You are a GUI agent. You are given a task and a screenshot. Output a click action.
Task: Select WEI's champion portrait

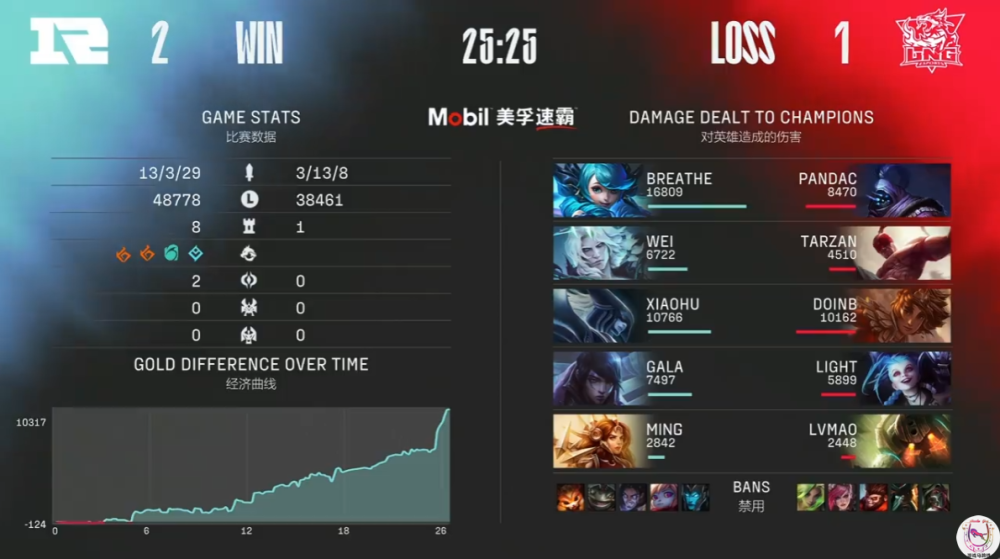click(x=597, y=253)
